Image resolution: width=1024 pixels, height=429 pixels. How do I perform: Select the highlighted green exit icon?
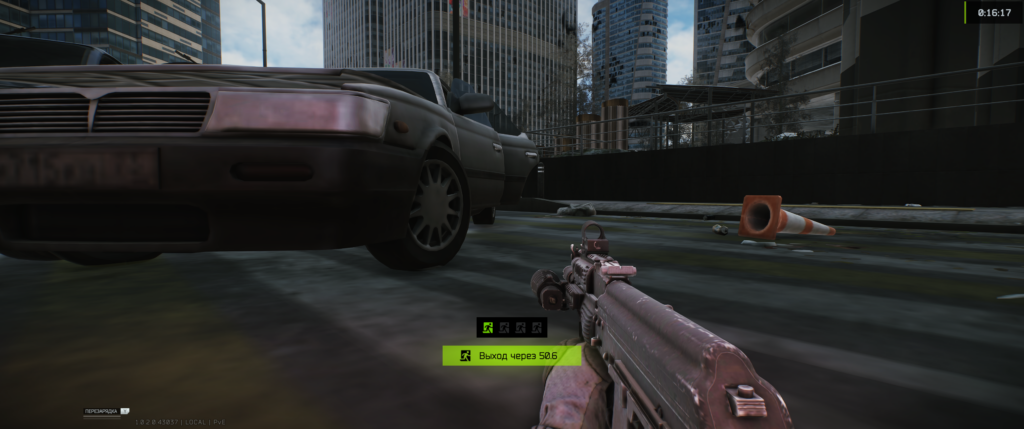tap(487, 327)
